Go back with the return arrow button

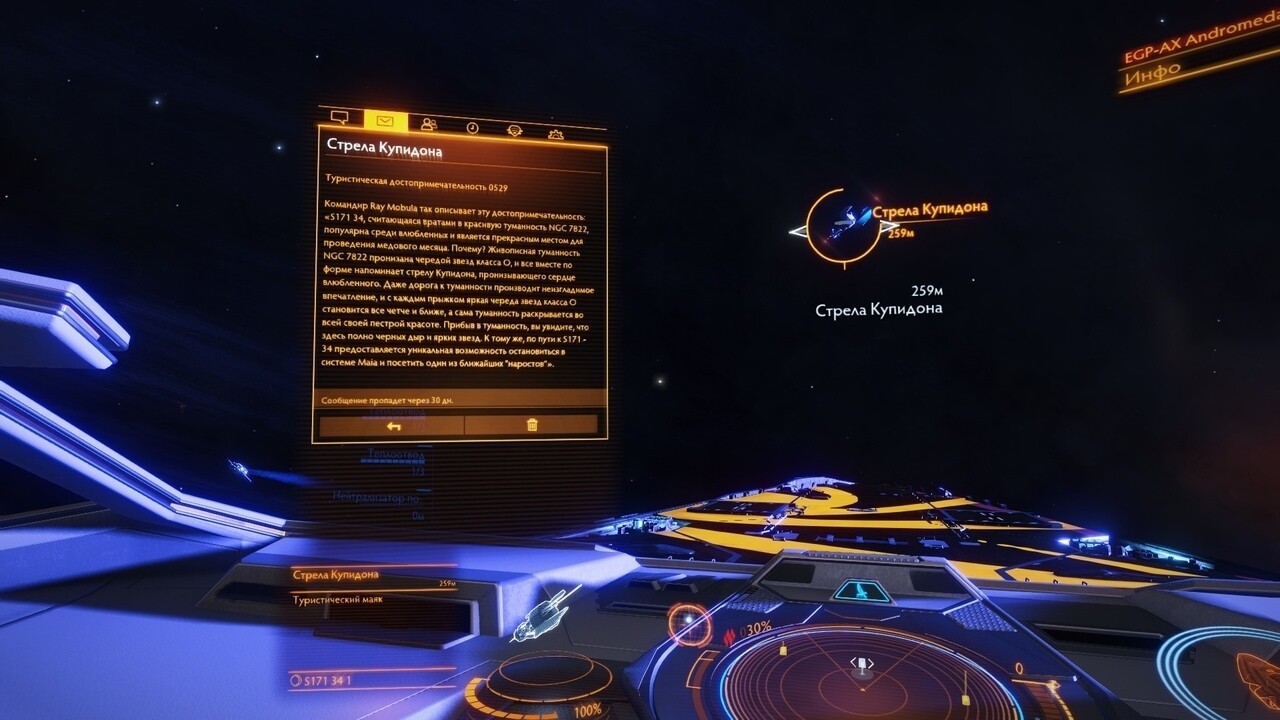click(393, 425)
